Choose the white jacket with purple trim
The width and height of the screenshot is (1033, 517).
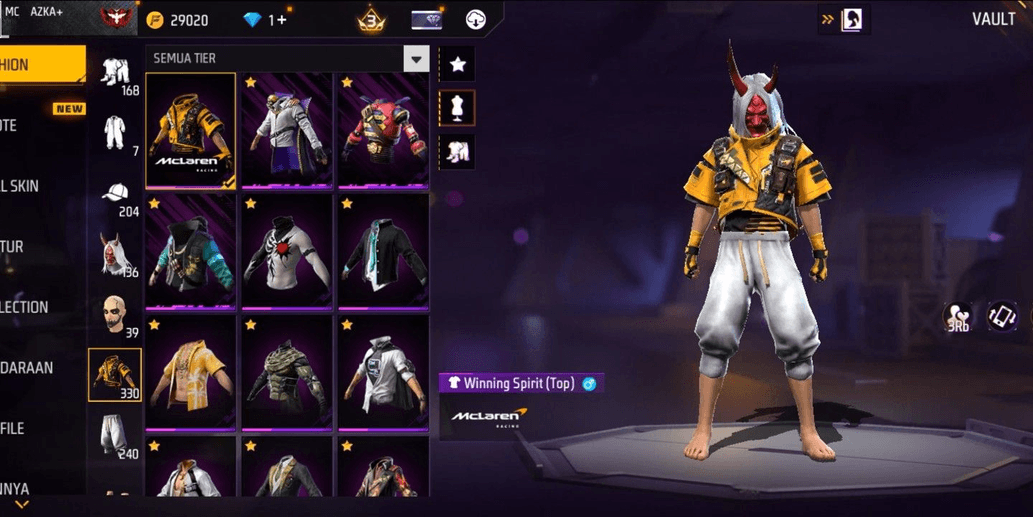point(286,130)
